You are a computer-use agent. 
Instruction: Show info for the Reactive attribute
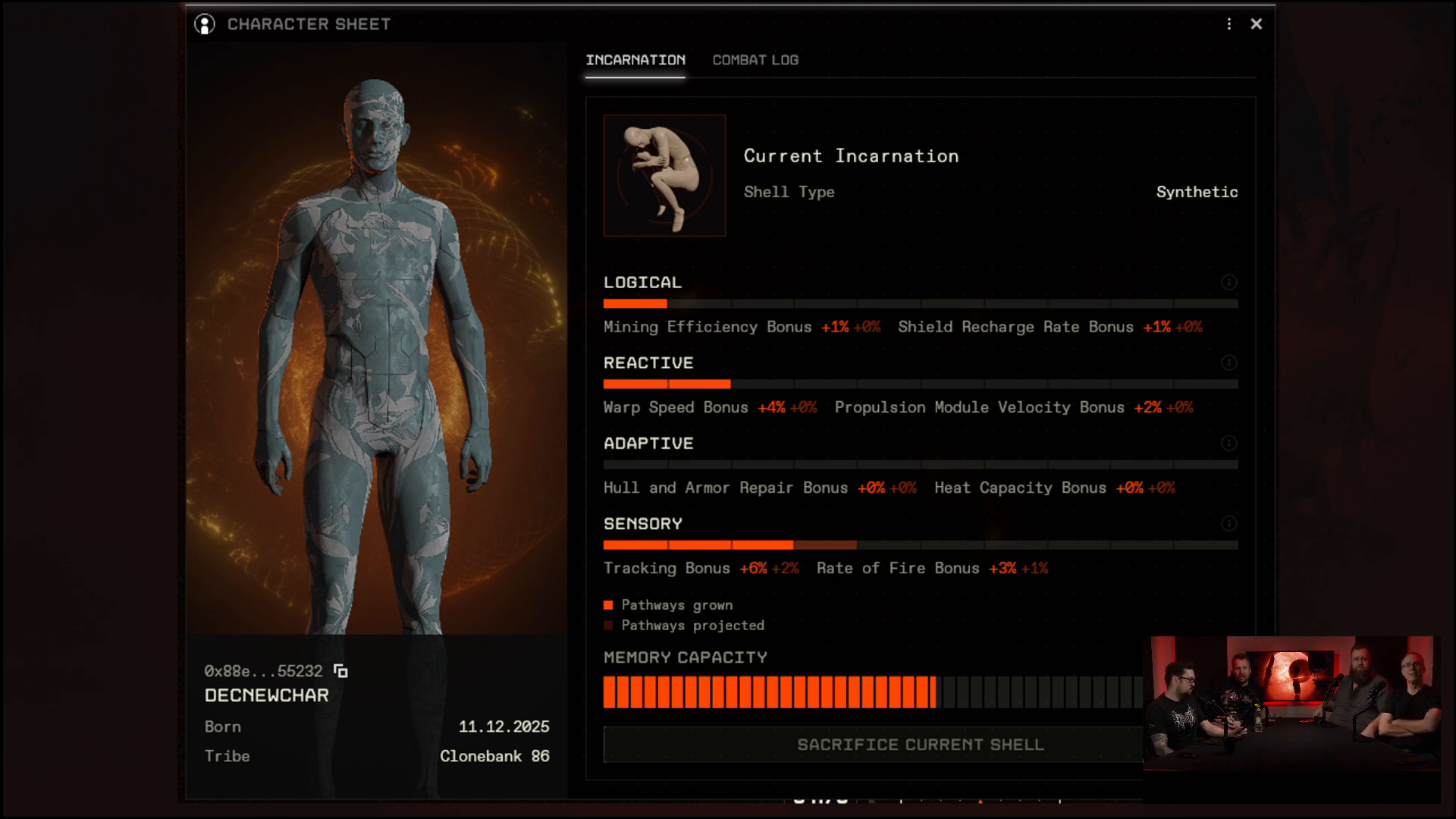click(1229, 362)
